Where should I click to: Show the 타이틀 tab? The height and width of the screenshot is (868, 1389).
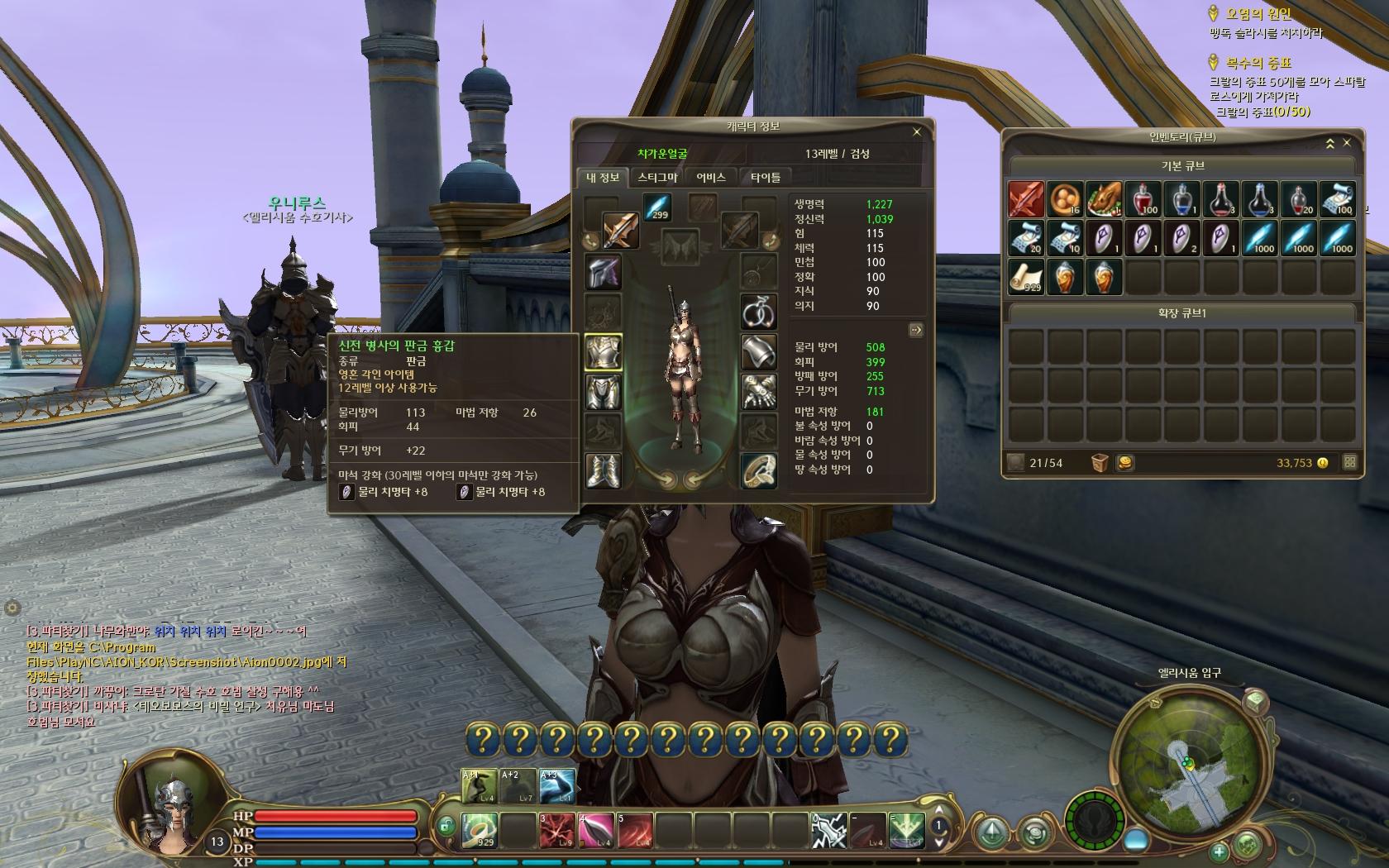(765, 177)
